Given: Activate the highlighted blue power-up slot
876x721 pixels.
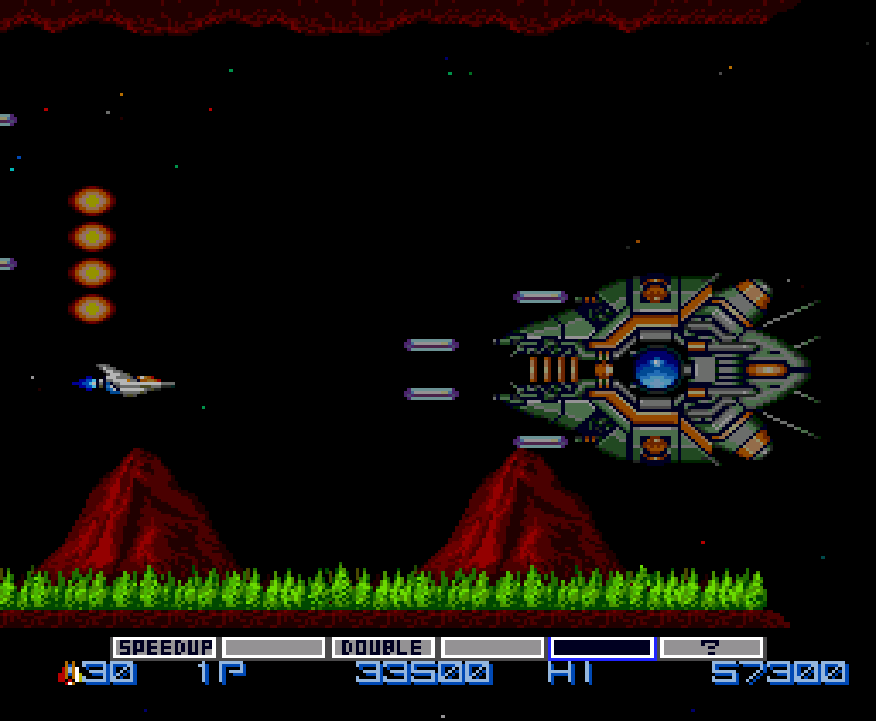Looking at the screenshot, I should click(602, 647).
